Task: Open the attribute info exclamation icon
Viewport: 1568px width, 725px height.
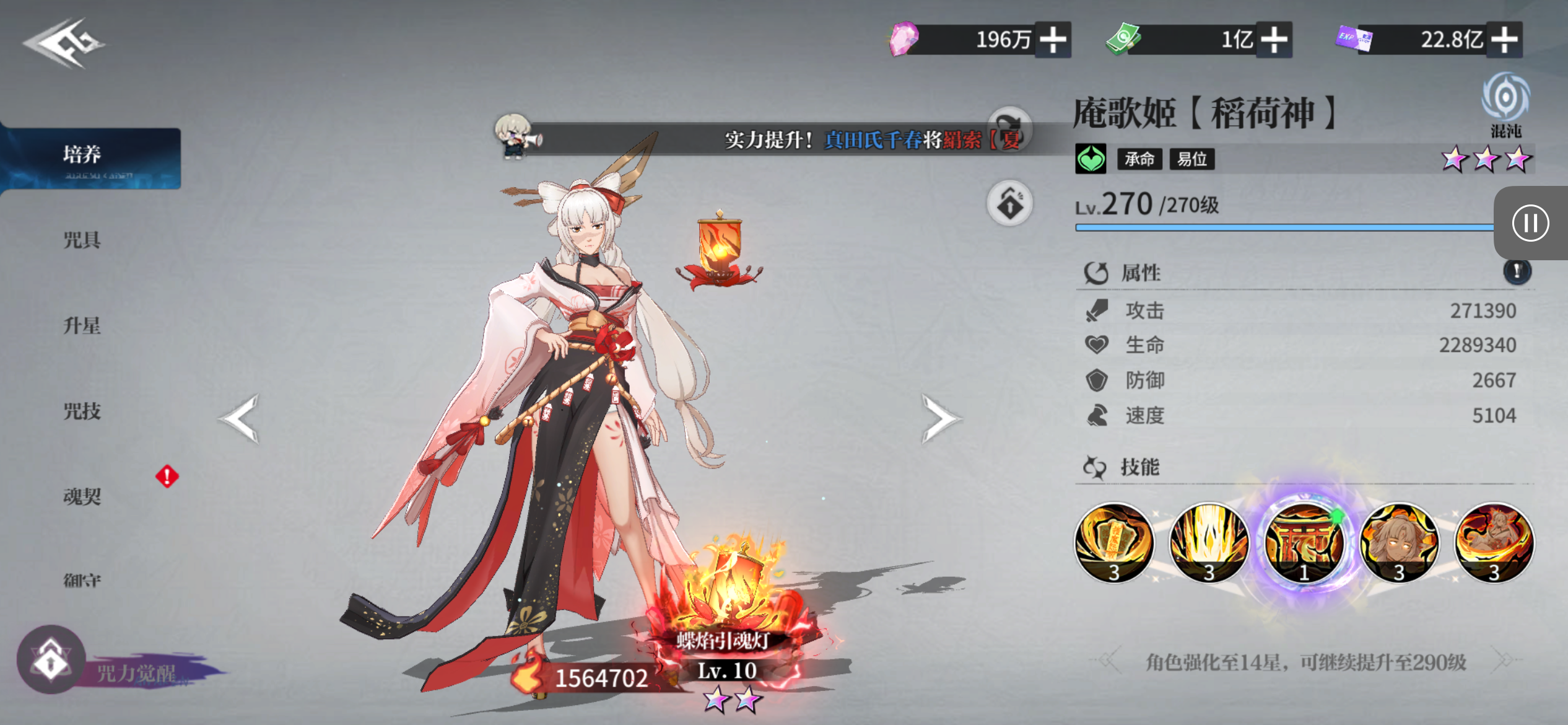Action: (1517, 271)
